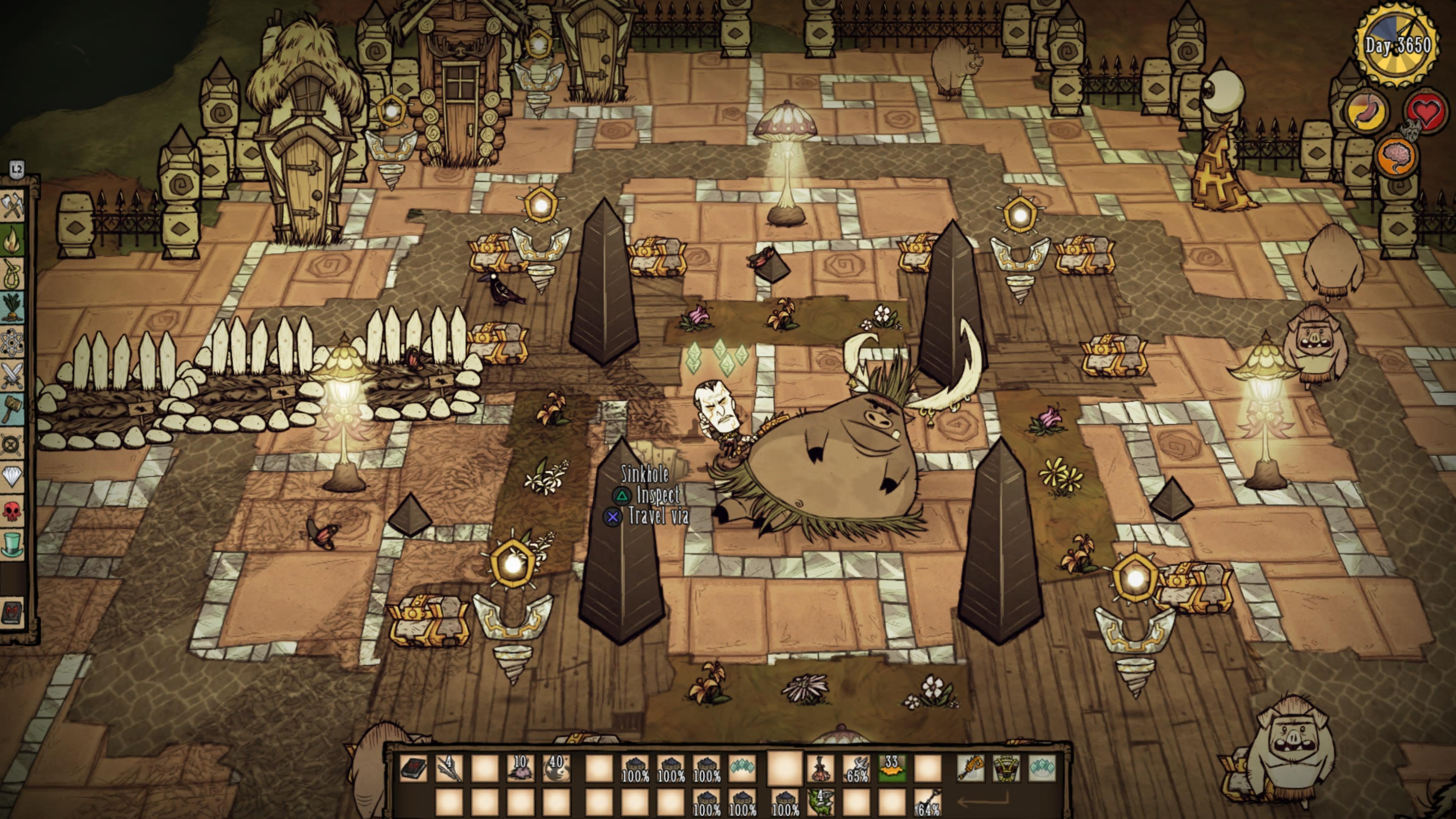This screenshot has height=819, width=1456.
Task: Switch to the Dress top hat tab
Action: 13,544
